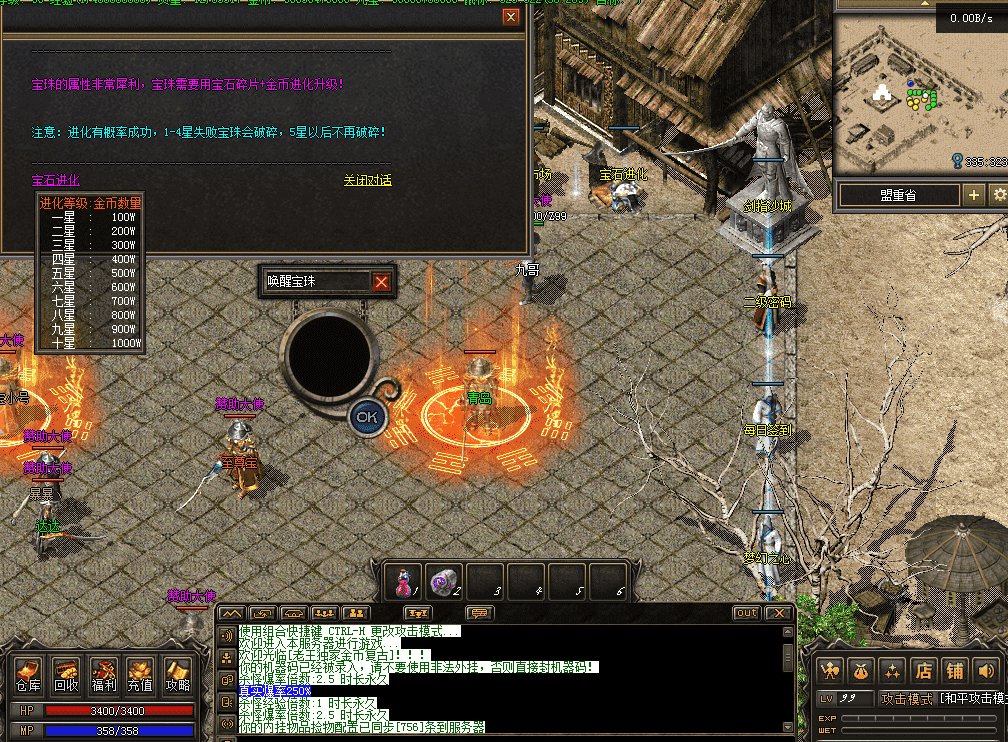View the 攻略 strategy guide

(x=177, y=674)
